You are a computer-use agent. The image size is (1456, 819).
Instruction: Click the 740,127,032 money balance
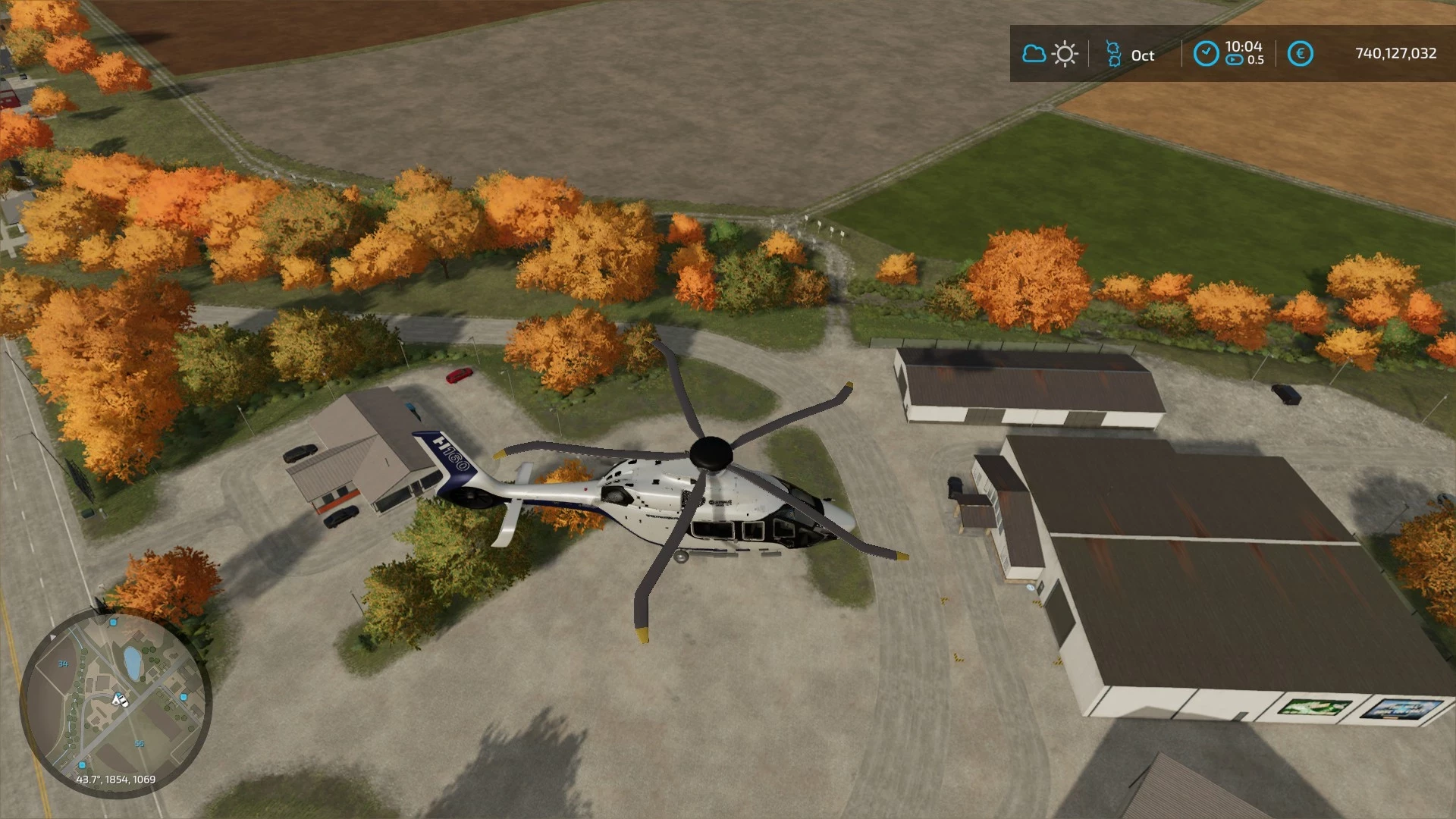point(1395,53)
